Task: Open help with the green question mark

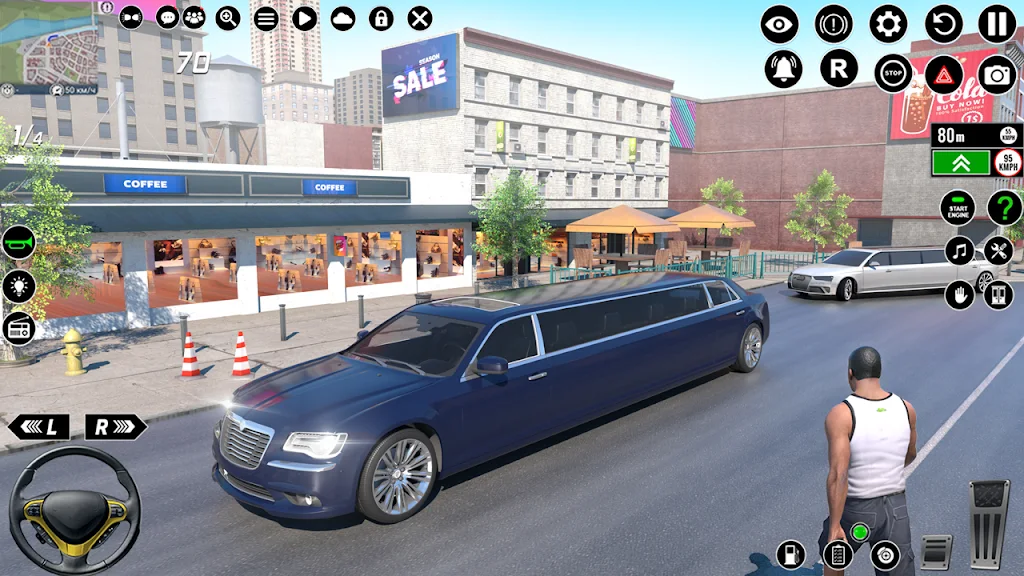Action: coord(1004,207)
